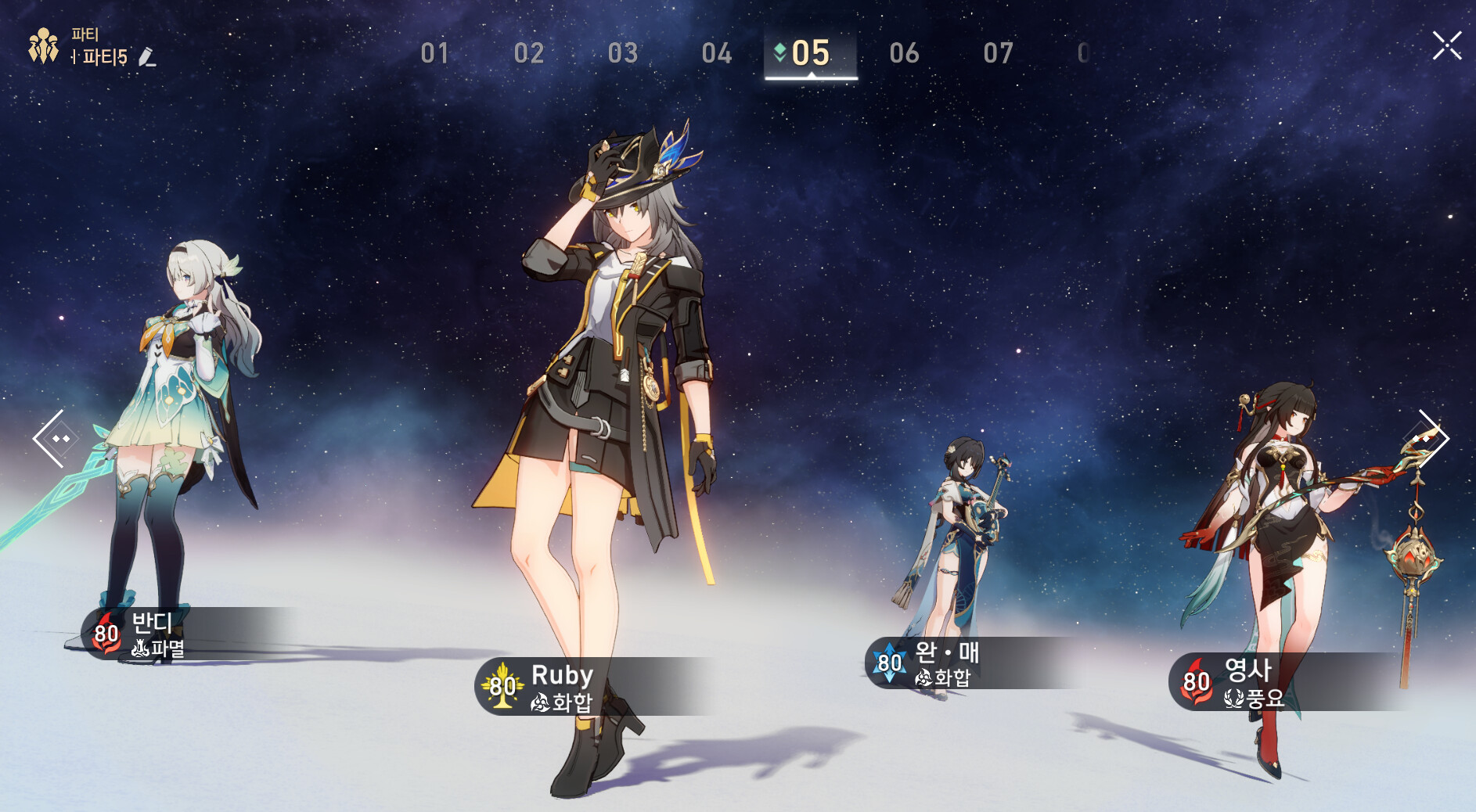1476x812 pixels.
Task: Switch to party tab 04
Action: click(x=716, y=53)
